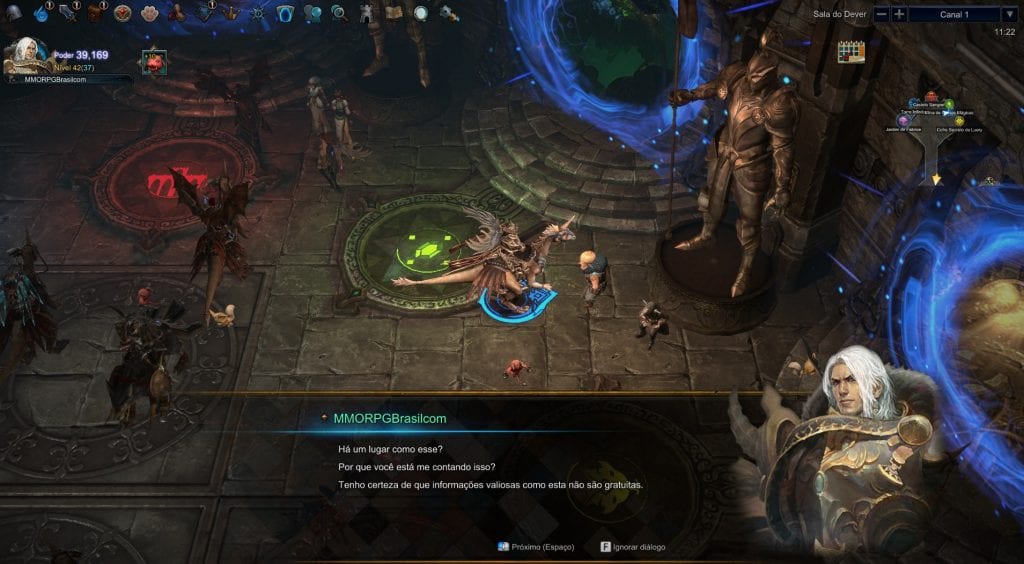Open the castle tower icon
Viewport: 1024px width, 564px height.
point(366,13)
